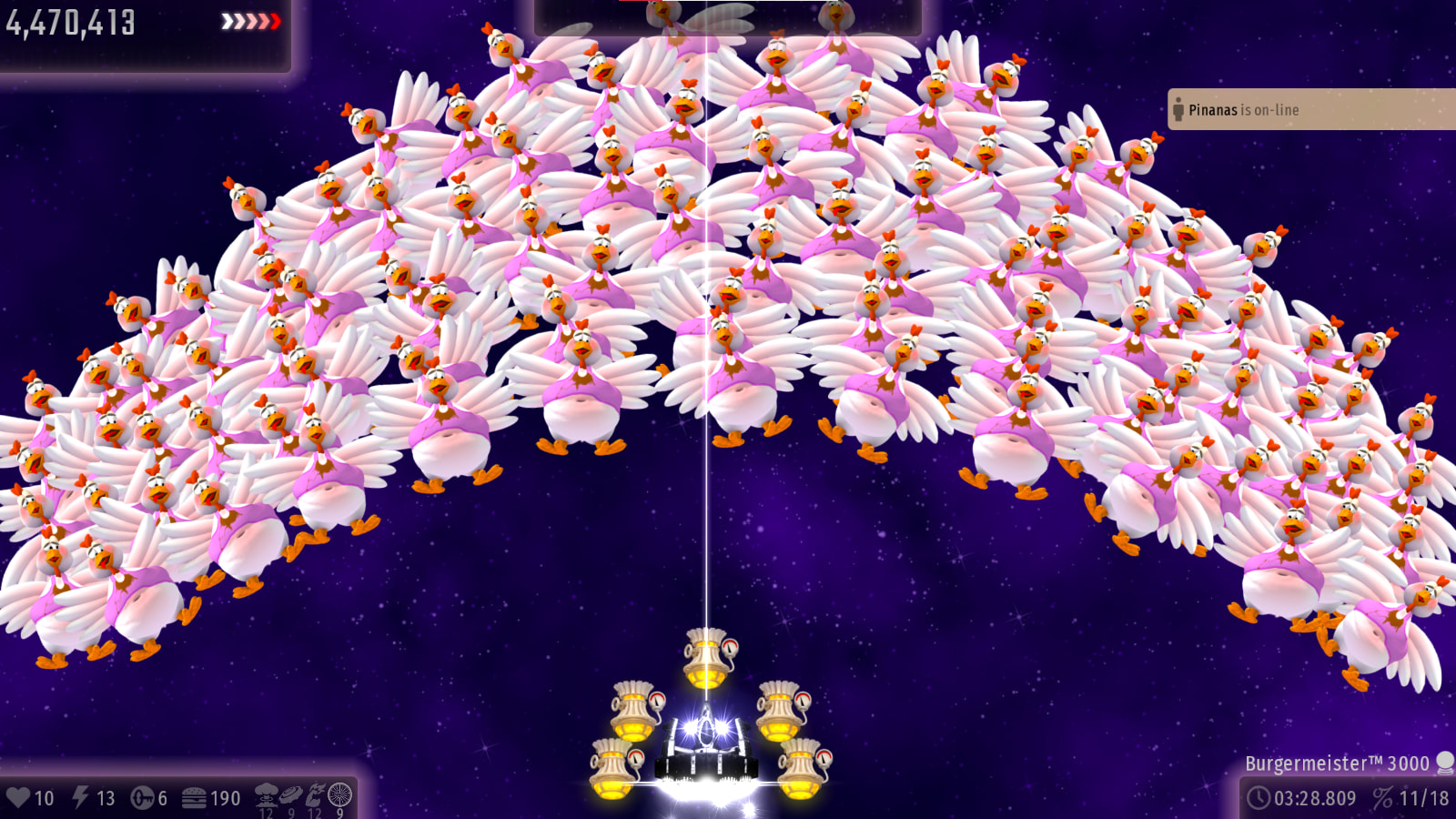
Task: Click the crystal ball icon beside Burgermeister 3000
Action: (1444, 763)
